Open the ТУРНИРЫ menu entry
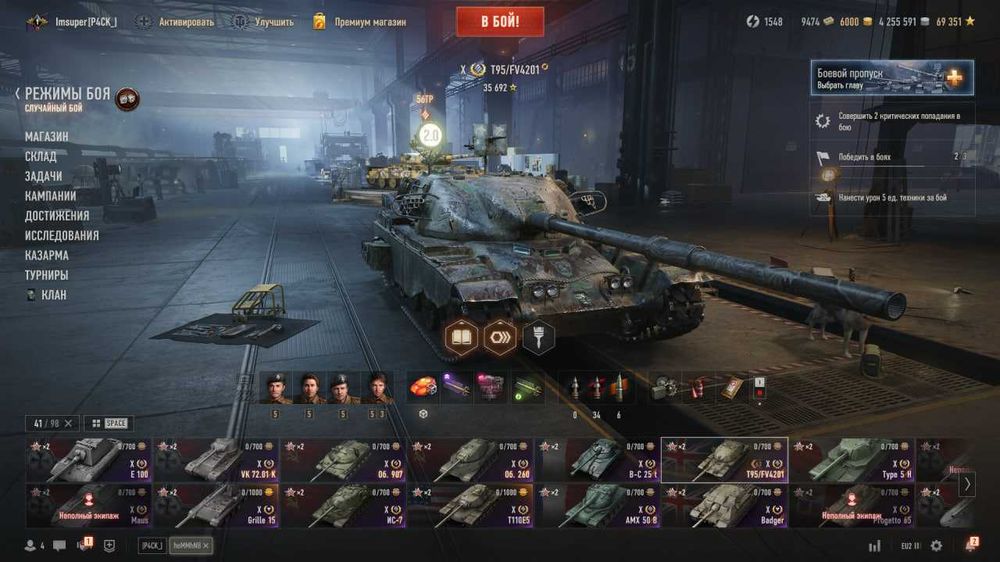 [47, 275]
